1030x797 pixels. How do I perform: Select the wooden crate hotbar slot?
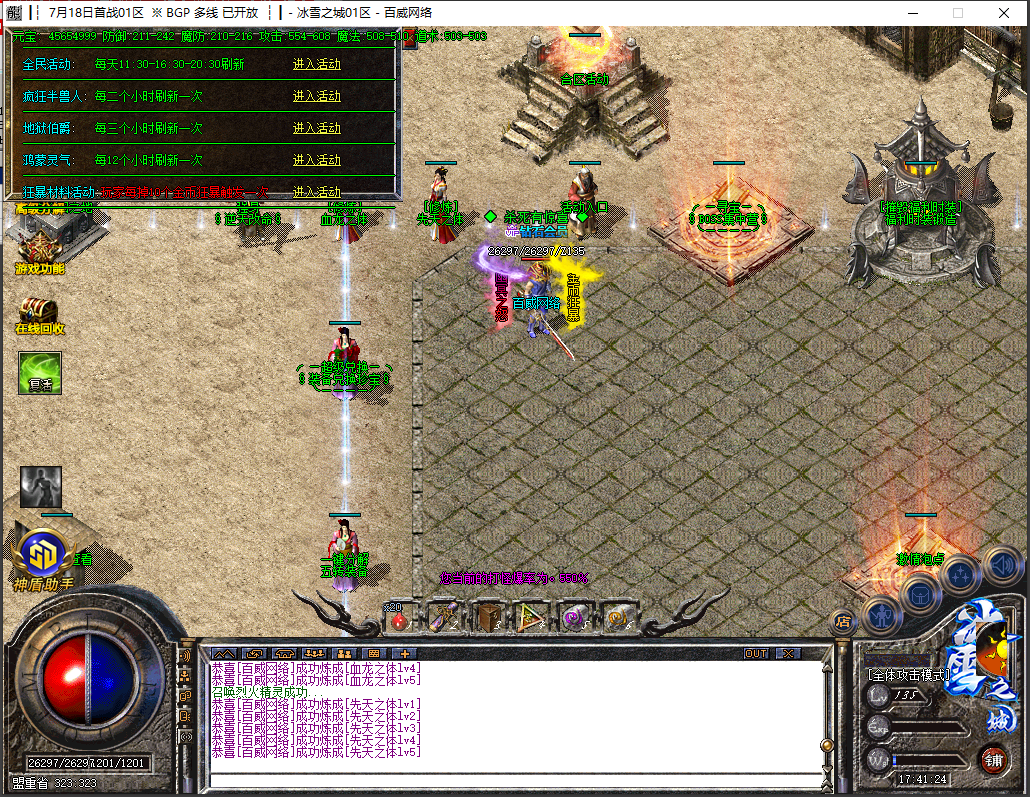(x=488, y=618)
